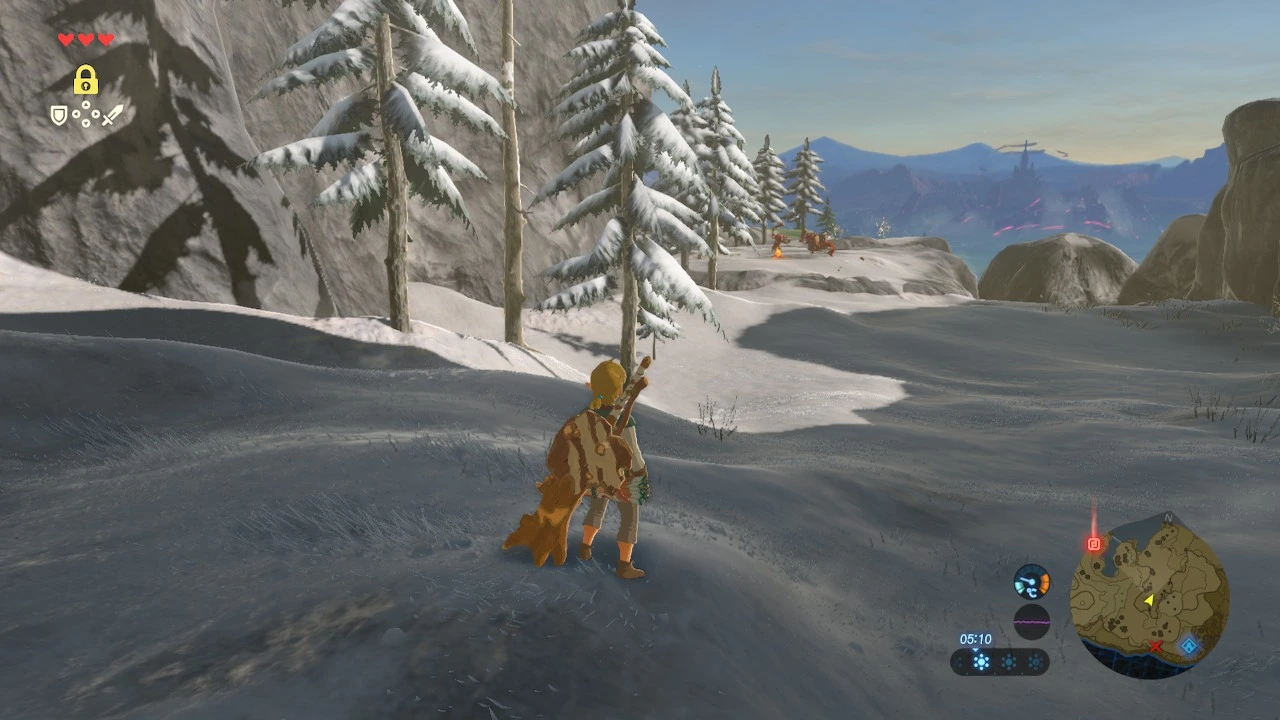Click the red shrine sensor marker
Viewport: 1280px width, 720px height.
pos(1093,544)
